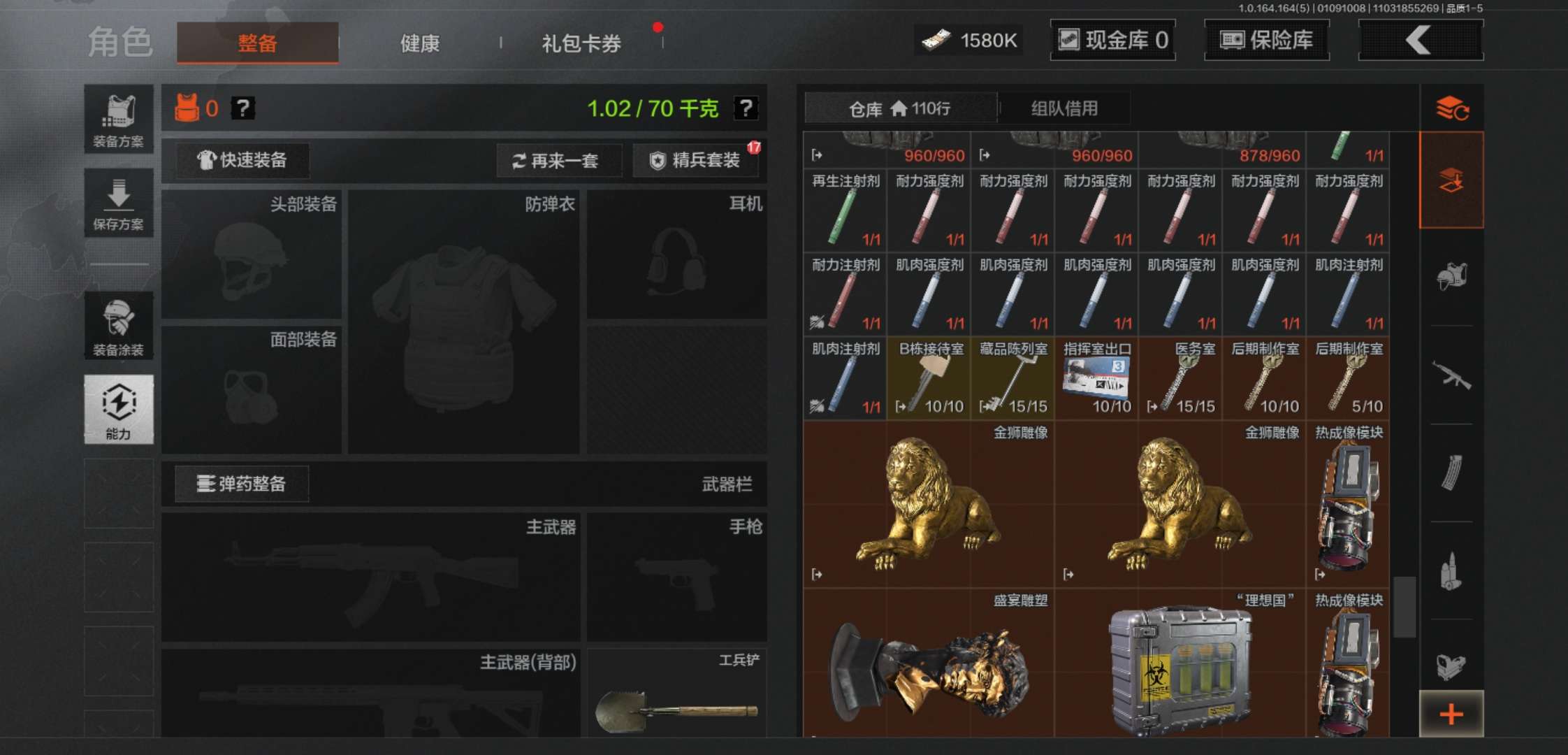Open the 现金库 cash vault

point(1113,40)
